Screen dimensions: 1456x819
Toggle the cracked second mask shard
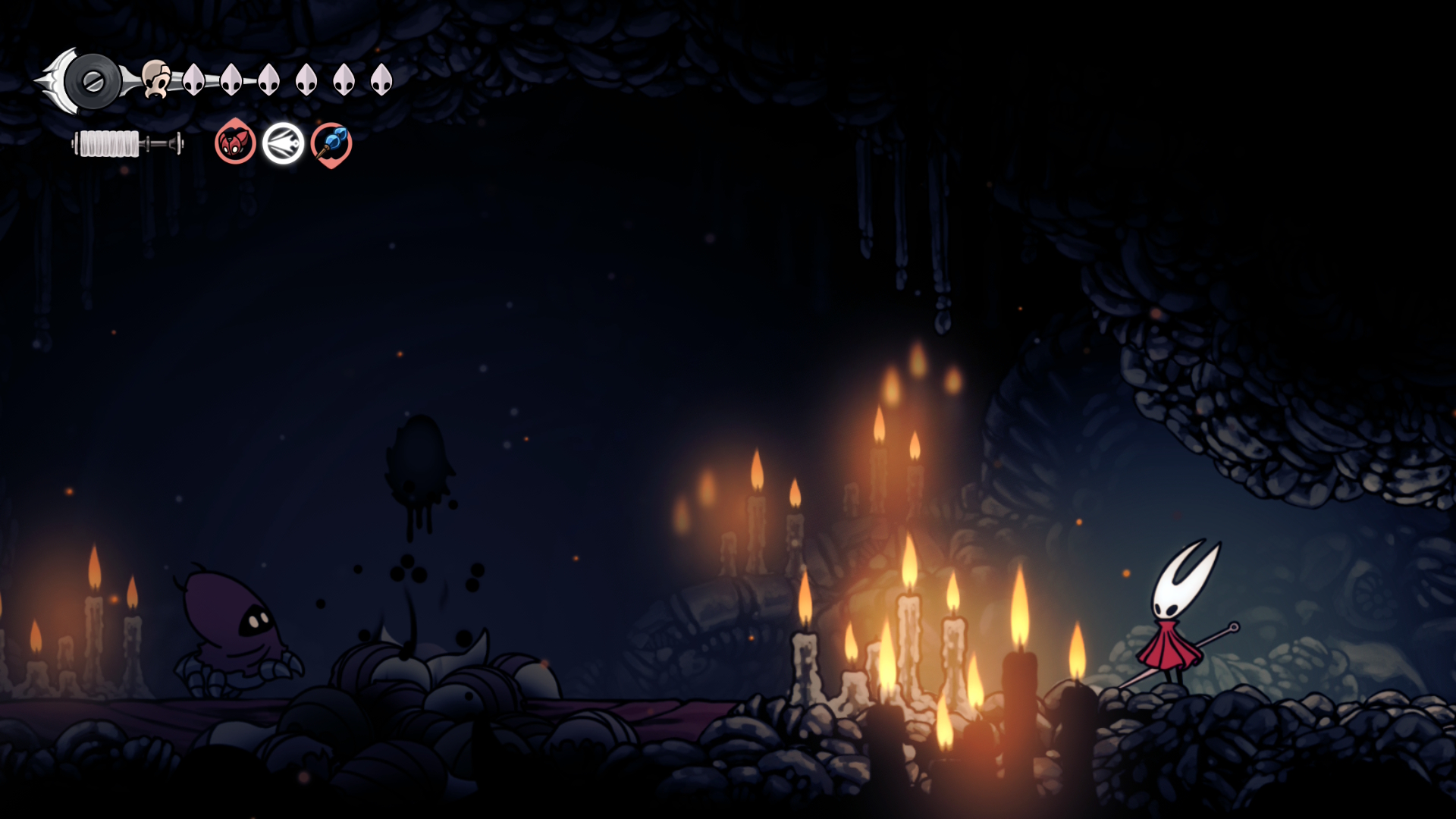(x=232, y=80)
